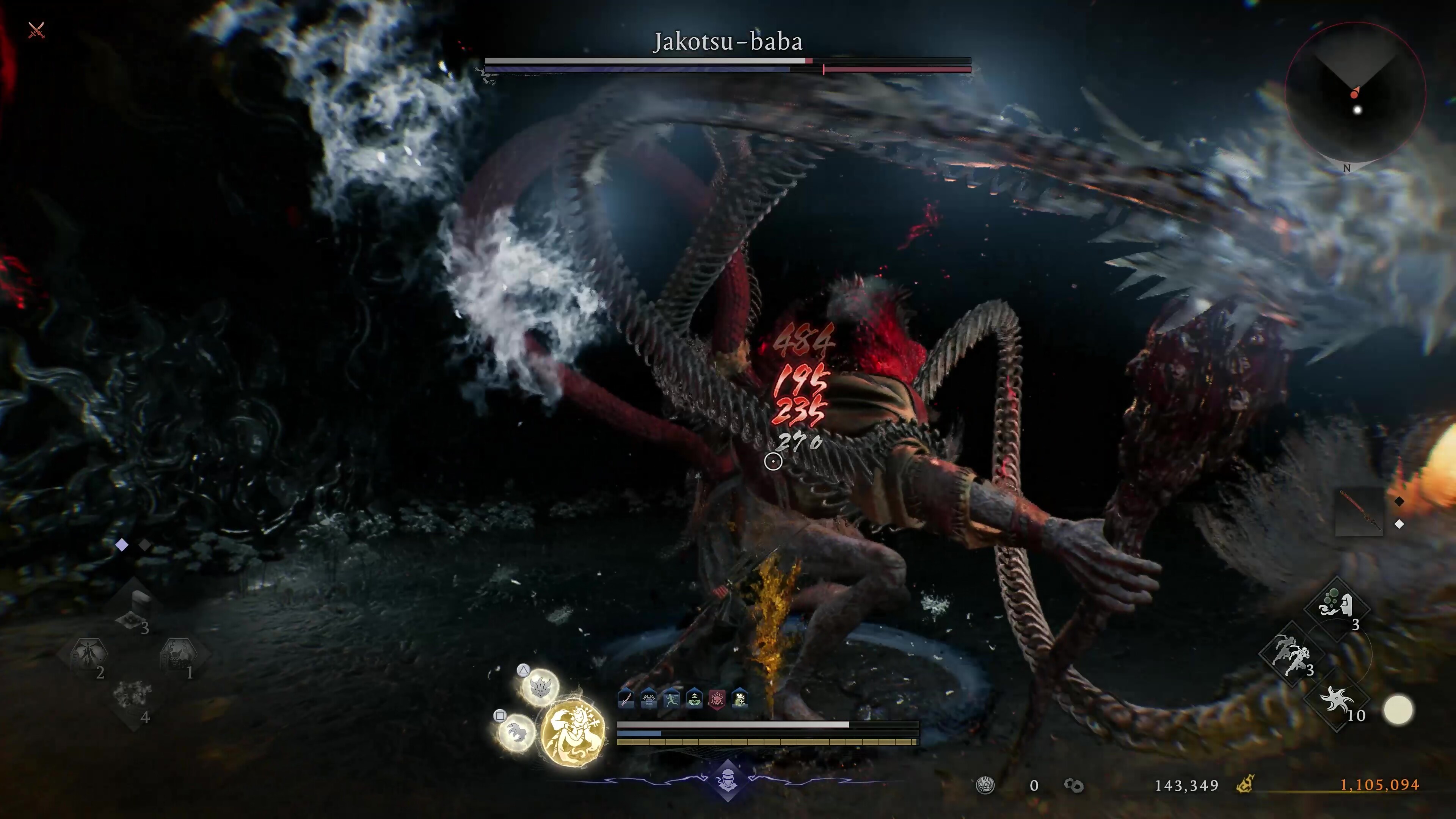Inspect the katana attack buff icon
This screenshot has width=1456, height=819.
tap(626, 700)
